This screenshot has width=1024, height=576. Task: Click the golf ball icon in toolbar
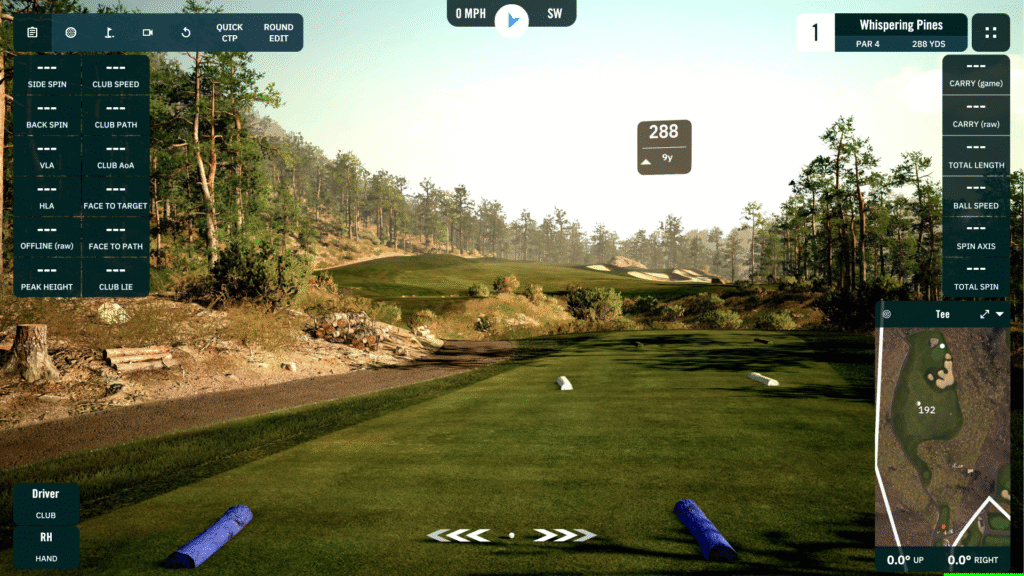coord(71,32)
